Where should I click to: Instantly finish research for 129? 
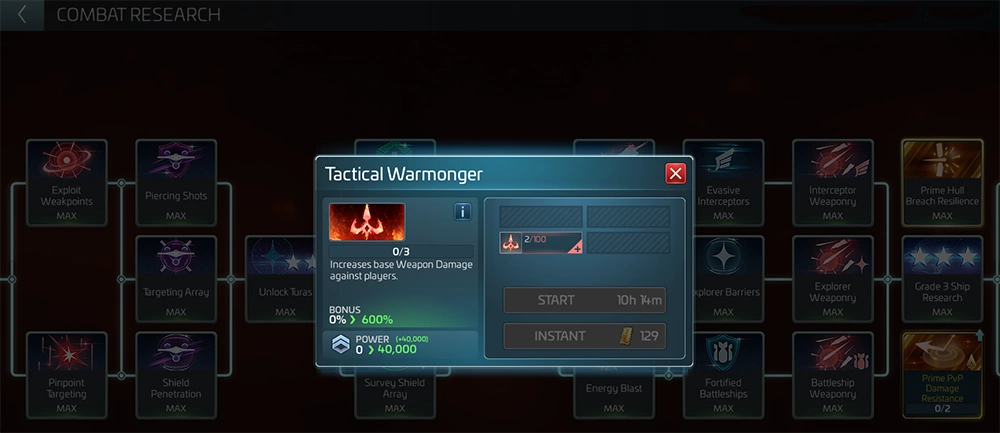pyautogui.click(x=584, y=336)
